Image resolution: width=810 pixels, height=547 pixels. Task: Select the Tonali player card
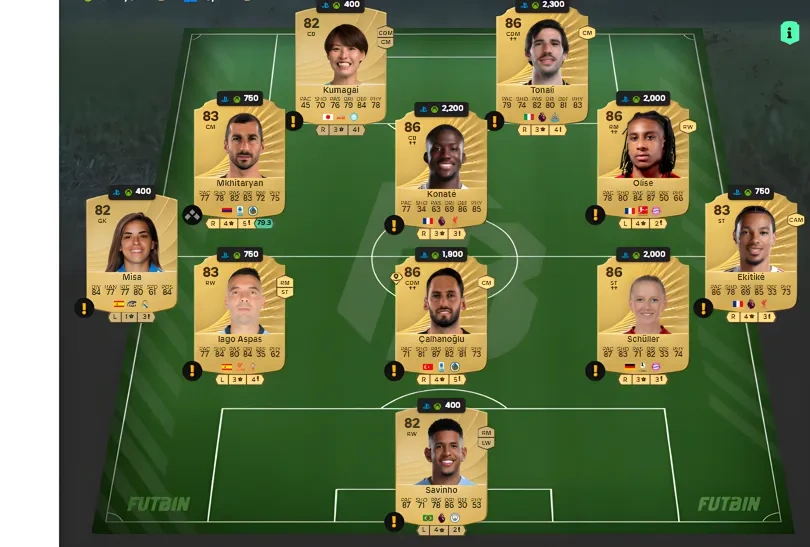tap(542, 65)
